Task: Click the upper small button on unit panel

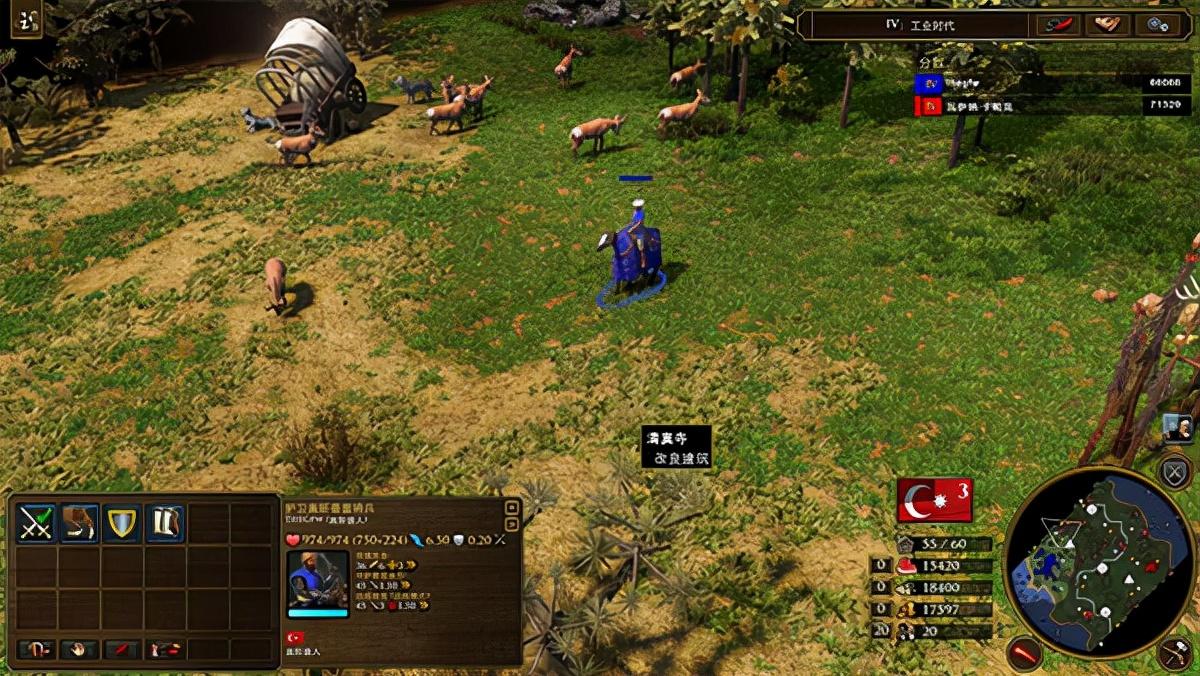Action: pos(512,507)
